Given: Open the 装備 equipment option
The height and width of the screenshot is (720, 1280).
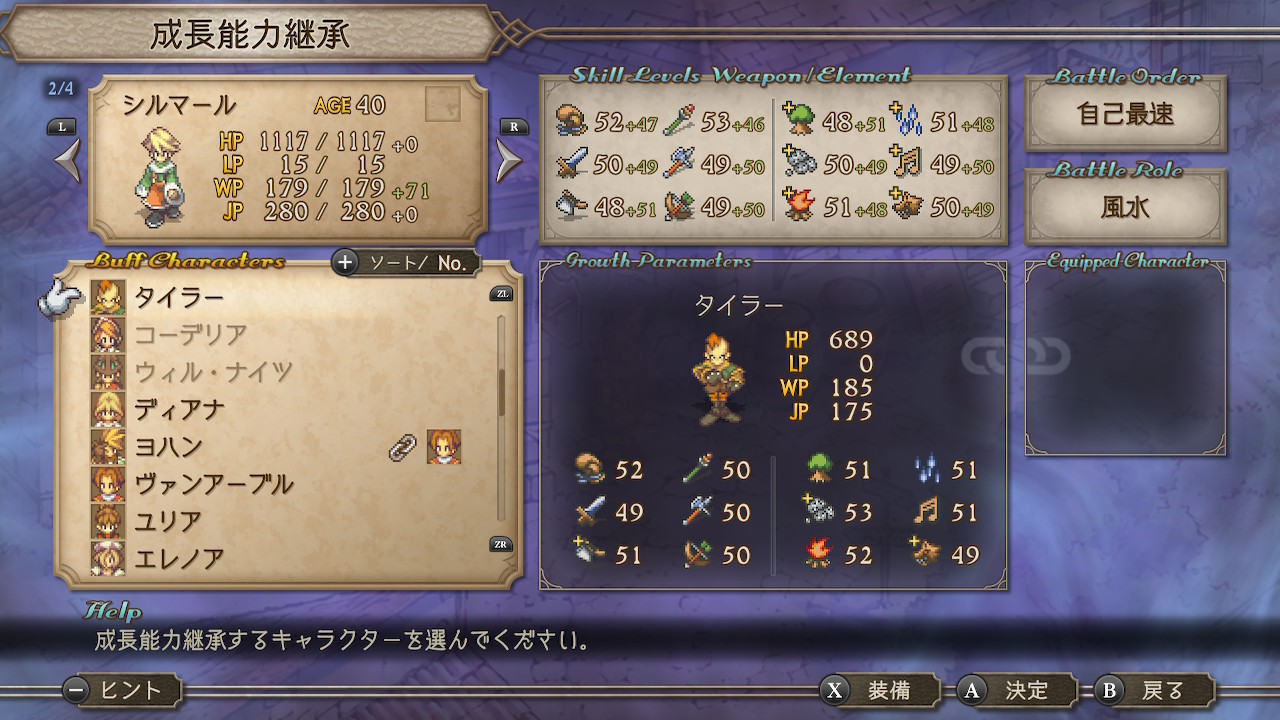Looking at the screenshot, I should point(880,690).
